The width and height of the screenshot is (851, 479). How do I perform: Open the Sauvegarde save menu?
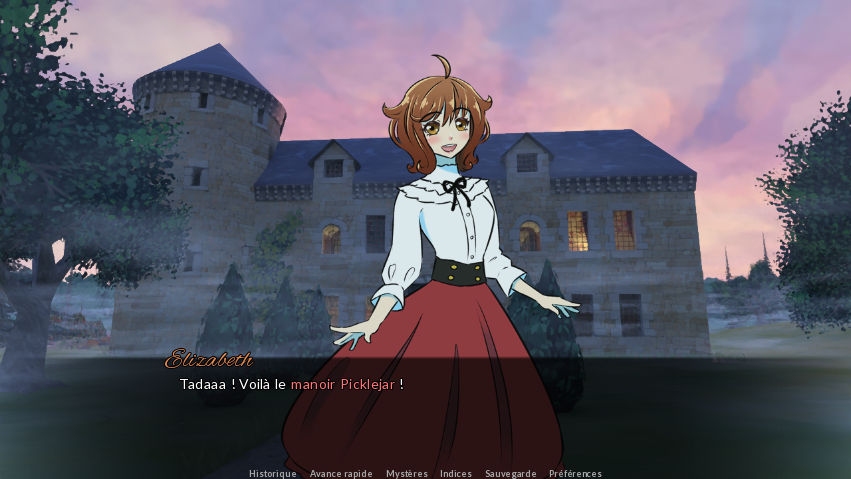pyautogui.click(x=510, y=473)
